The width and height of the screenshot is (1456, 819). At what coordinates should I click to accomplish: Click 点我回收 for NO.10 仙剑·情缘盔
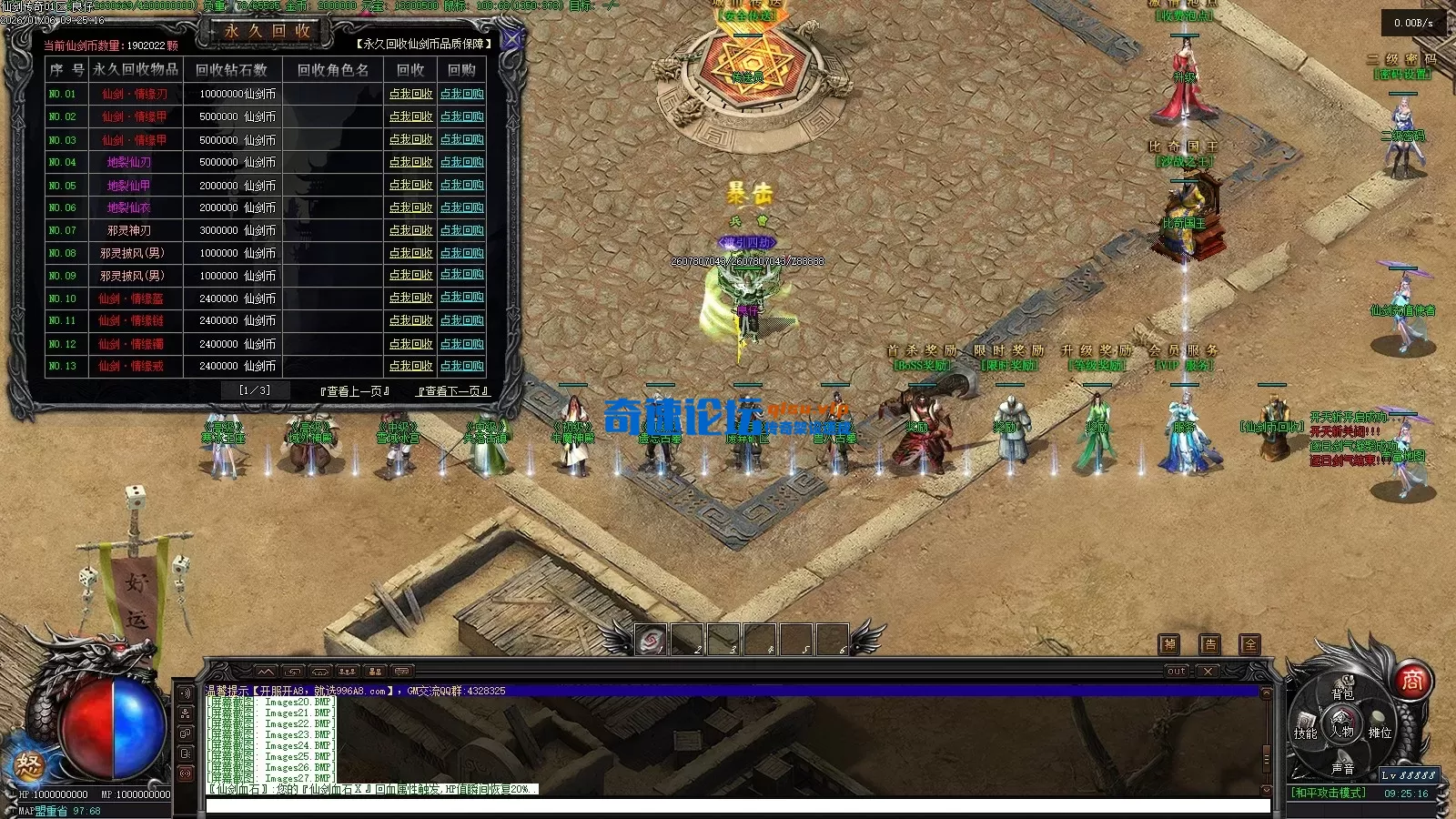410,298
